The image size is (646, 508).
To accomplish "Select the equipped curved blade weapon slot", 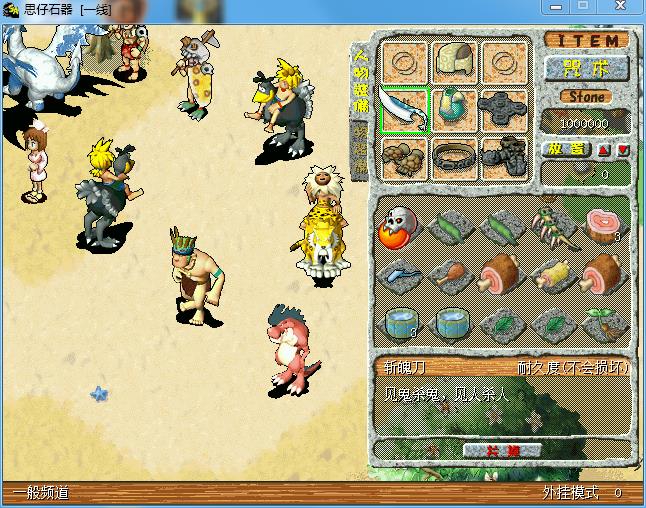I will [x=404, y=111].
